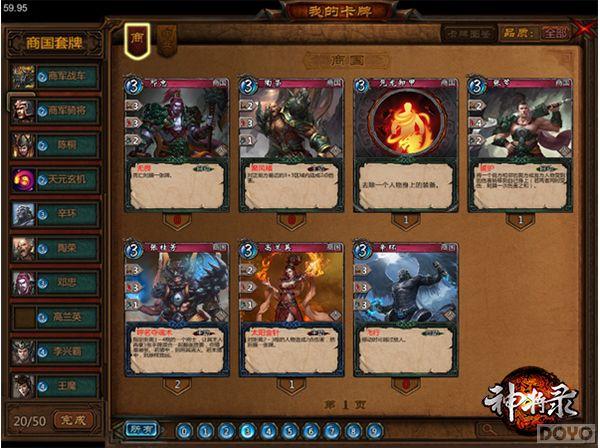600x448 pixels.
Task: Pick 李兴霸 from the deck list
Action: tap(66, 352)
